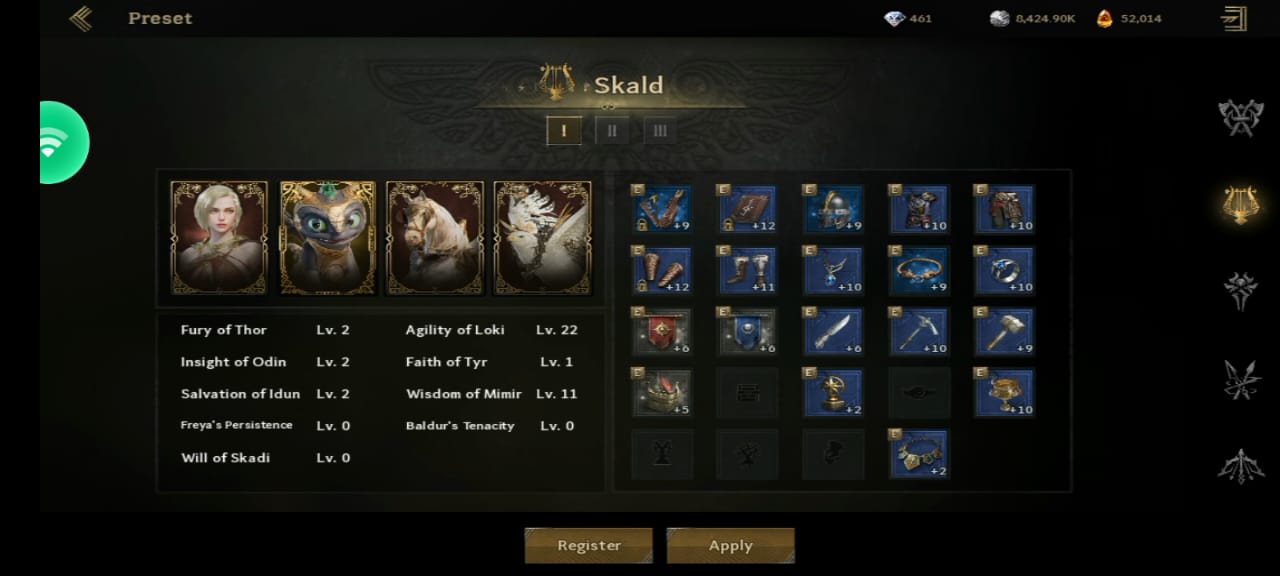Pick the white winged creature card

tap(543, 238)
